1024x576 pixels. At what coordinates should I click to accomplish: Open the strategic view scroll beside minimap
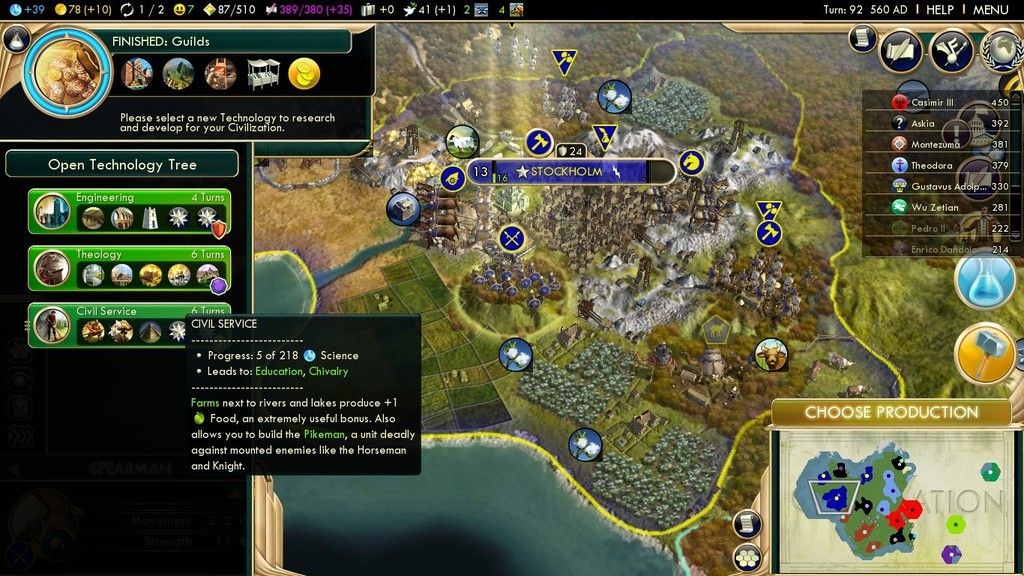[x=747, y=523]
